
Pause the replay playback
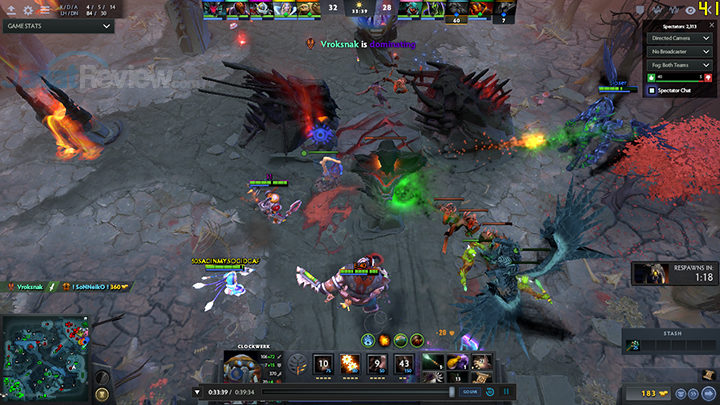click(506, 392)
